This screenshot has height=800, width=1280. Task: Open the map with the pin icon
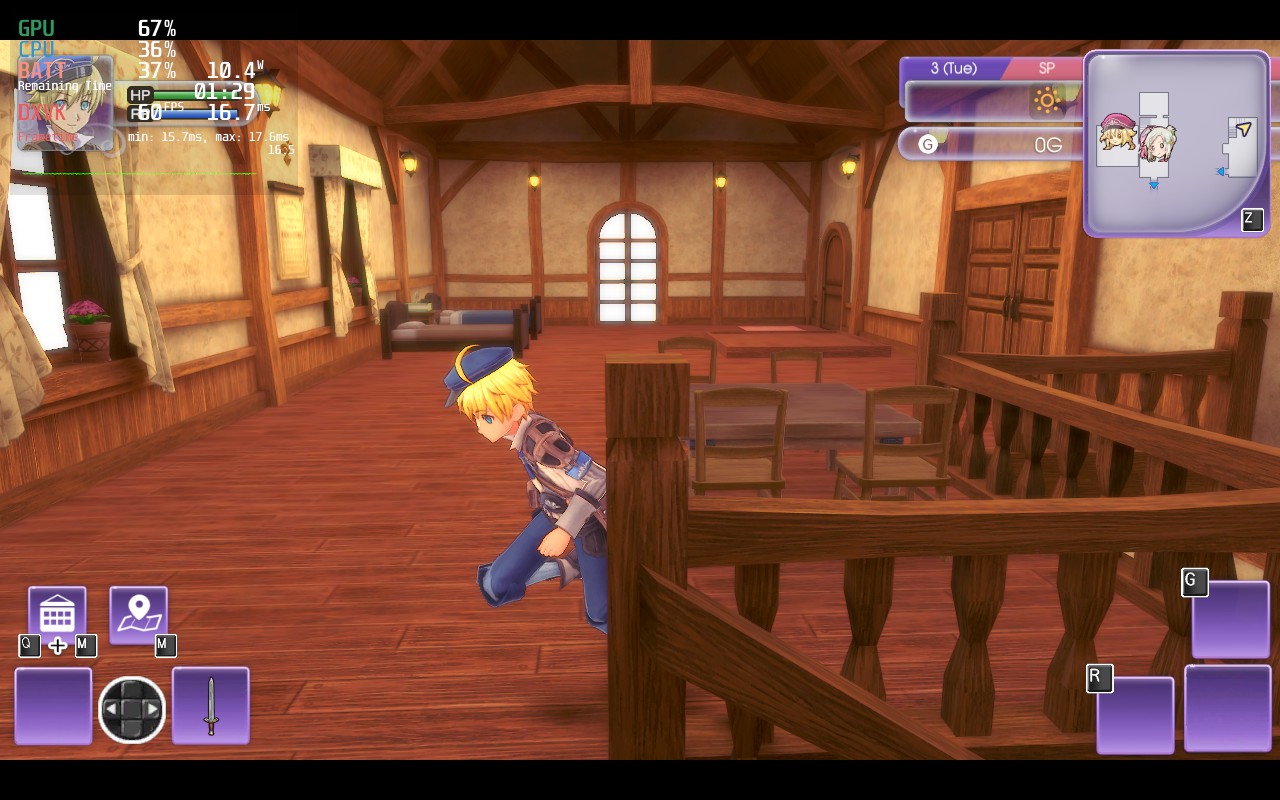pos(138,614)
